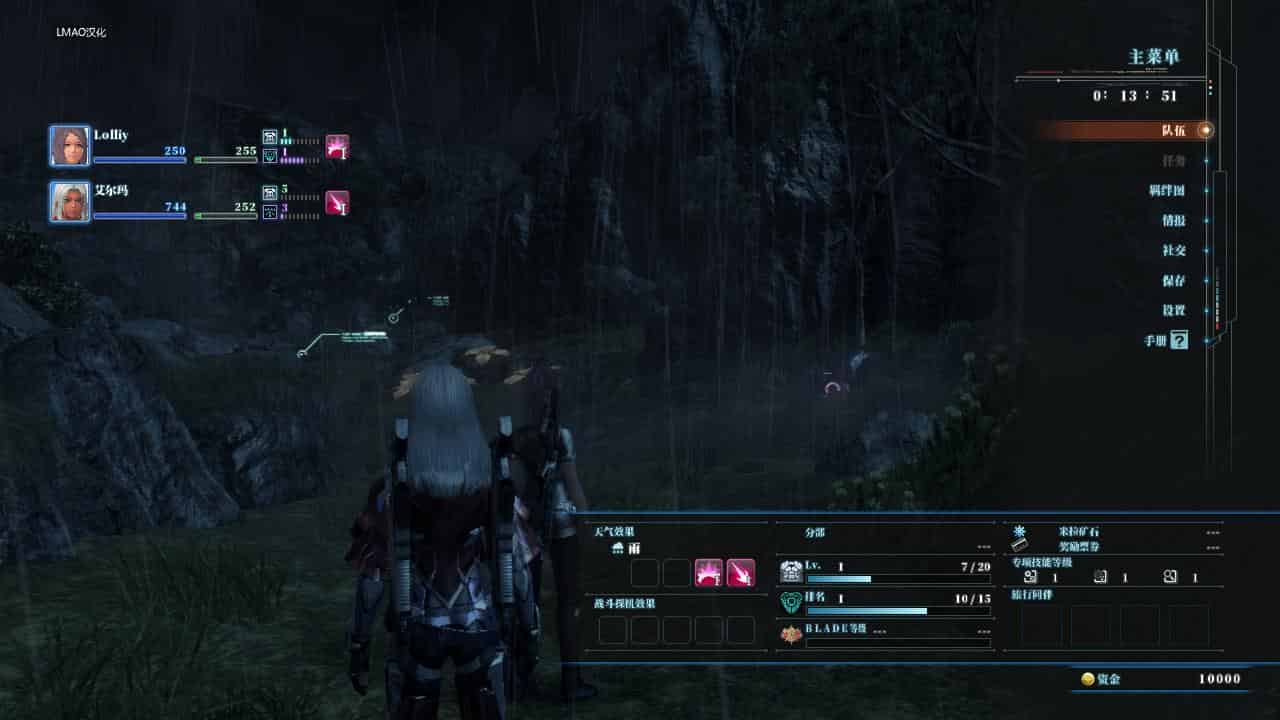This screenshot has width=1280, height=720.
Task: Open the 队伍 (Party) menu entry
Action: 1173,130
